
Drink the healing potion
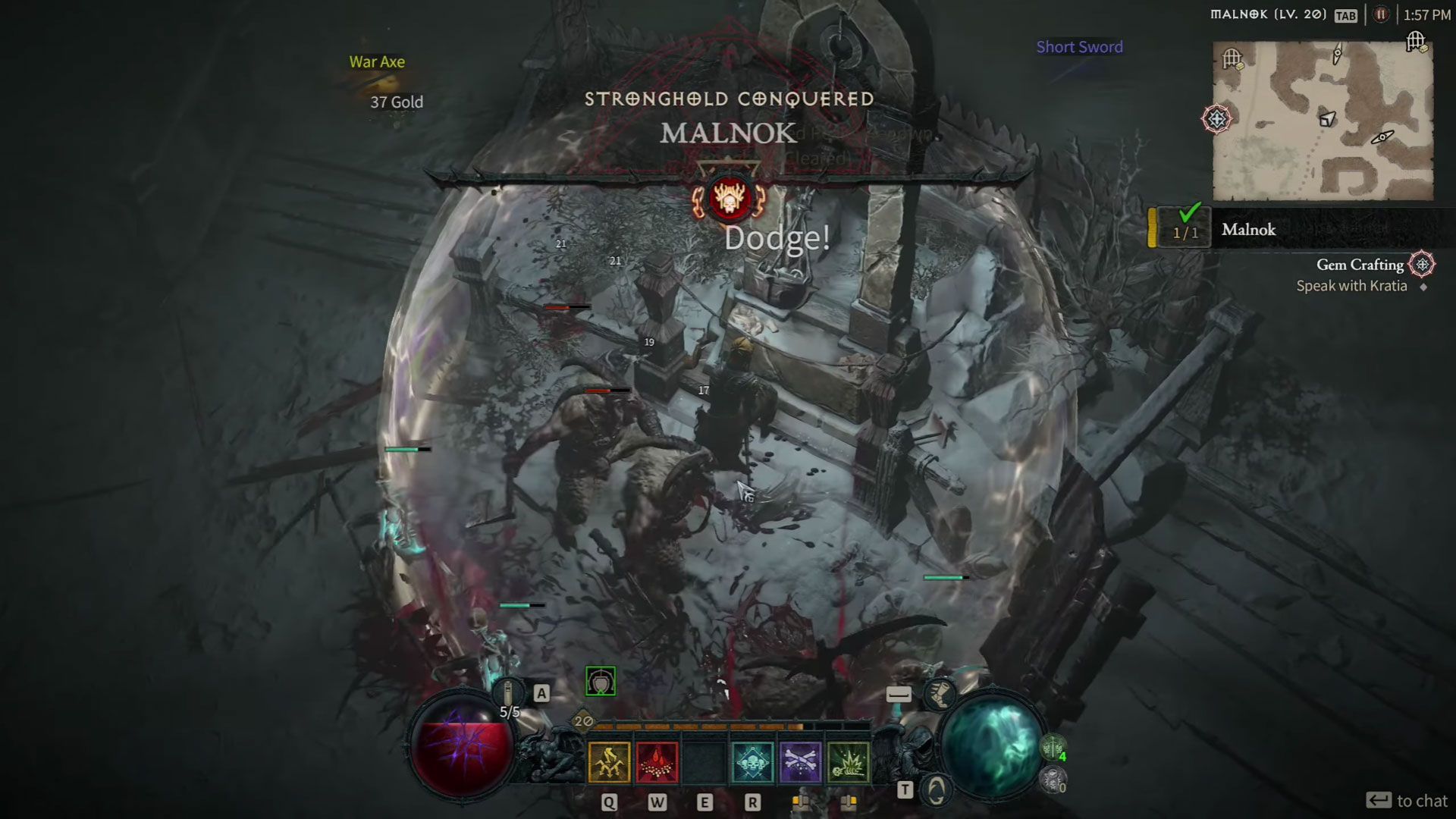click(x=509, y=693)
